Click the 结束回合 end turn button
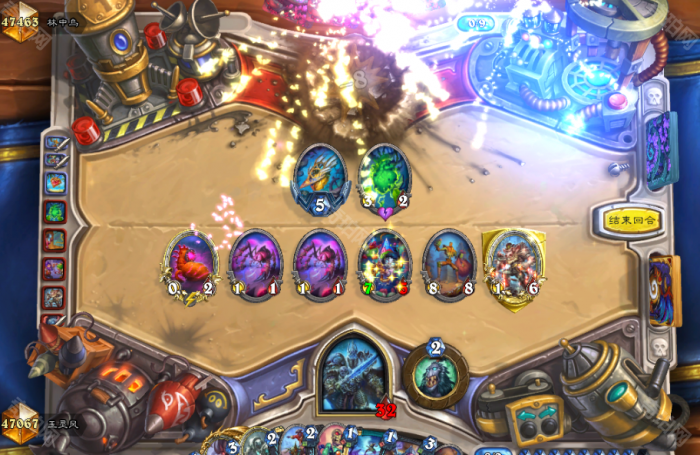This screenshot has width=700, height=455. click(634, 220)
